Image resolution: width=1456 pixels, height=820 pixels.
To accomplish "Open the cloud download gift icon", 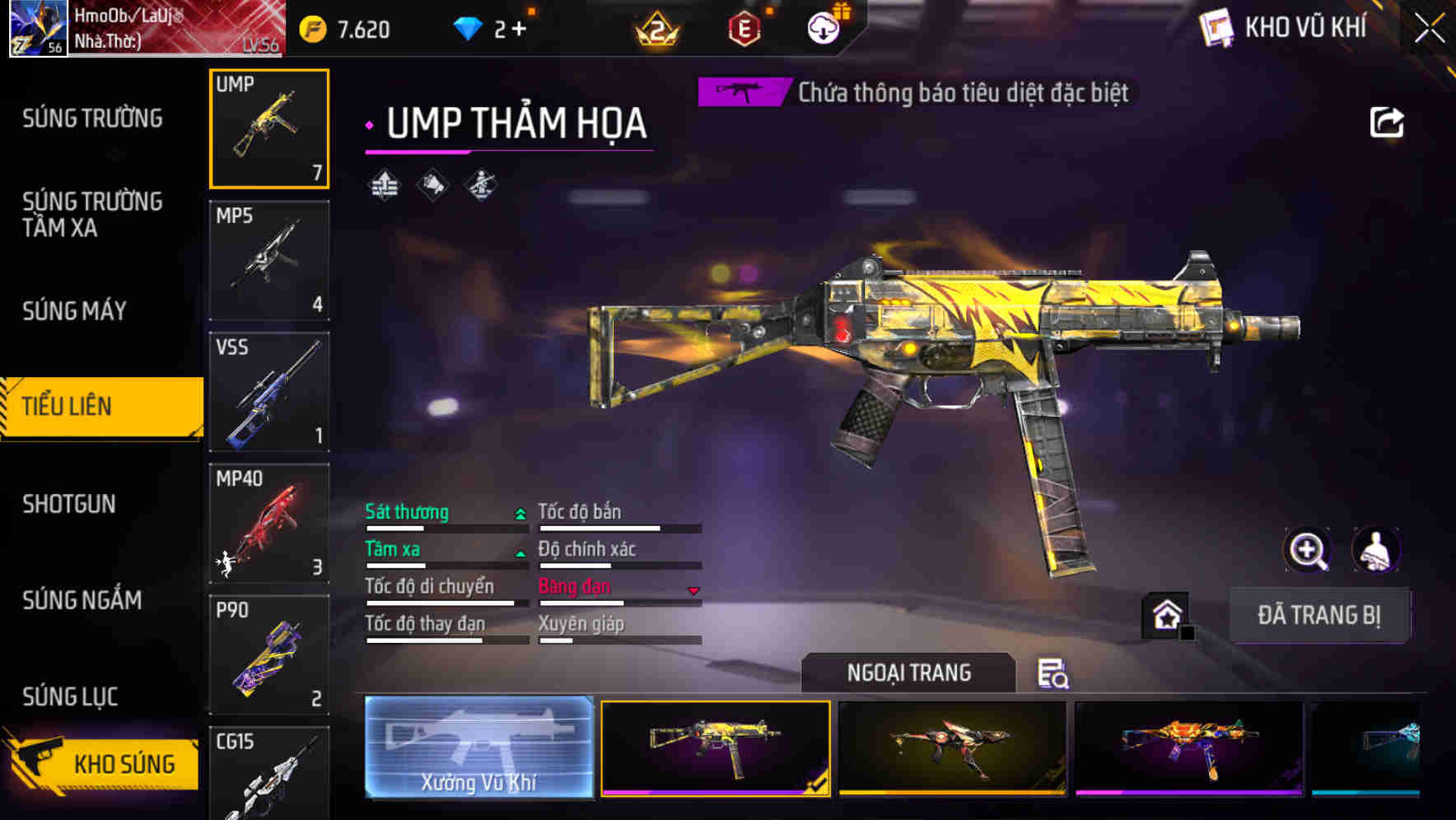I will (823, 27).
